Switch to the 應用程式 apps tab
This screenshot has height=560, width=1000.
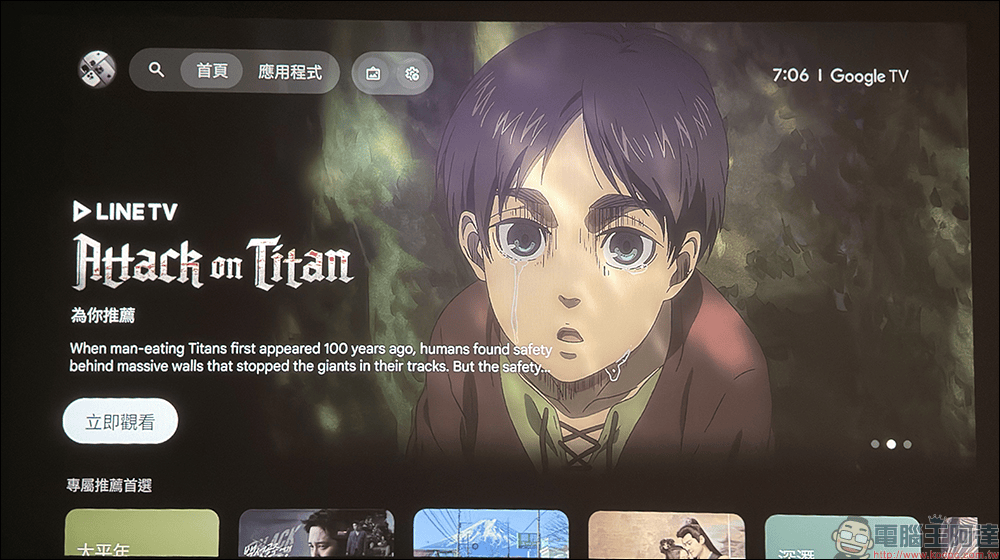click(290, 72)
